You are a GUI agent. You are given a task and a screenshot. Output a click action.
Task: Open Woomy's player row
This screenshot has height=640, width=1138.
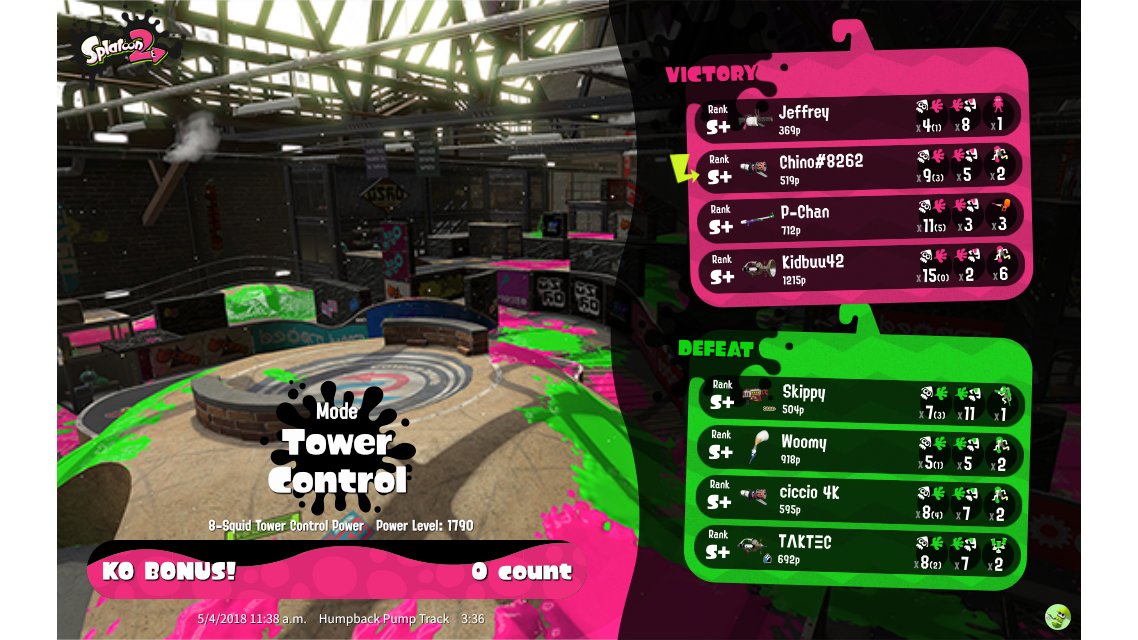pyautogui.click(x=860, y=448)
